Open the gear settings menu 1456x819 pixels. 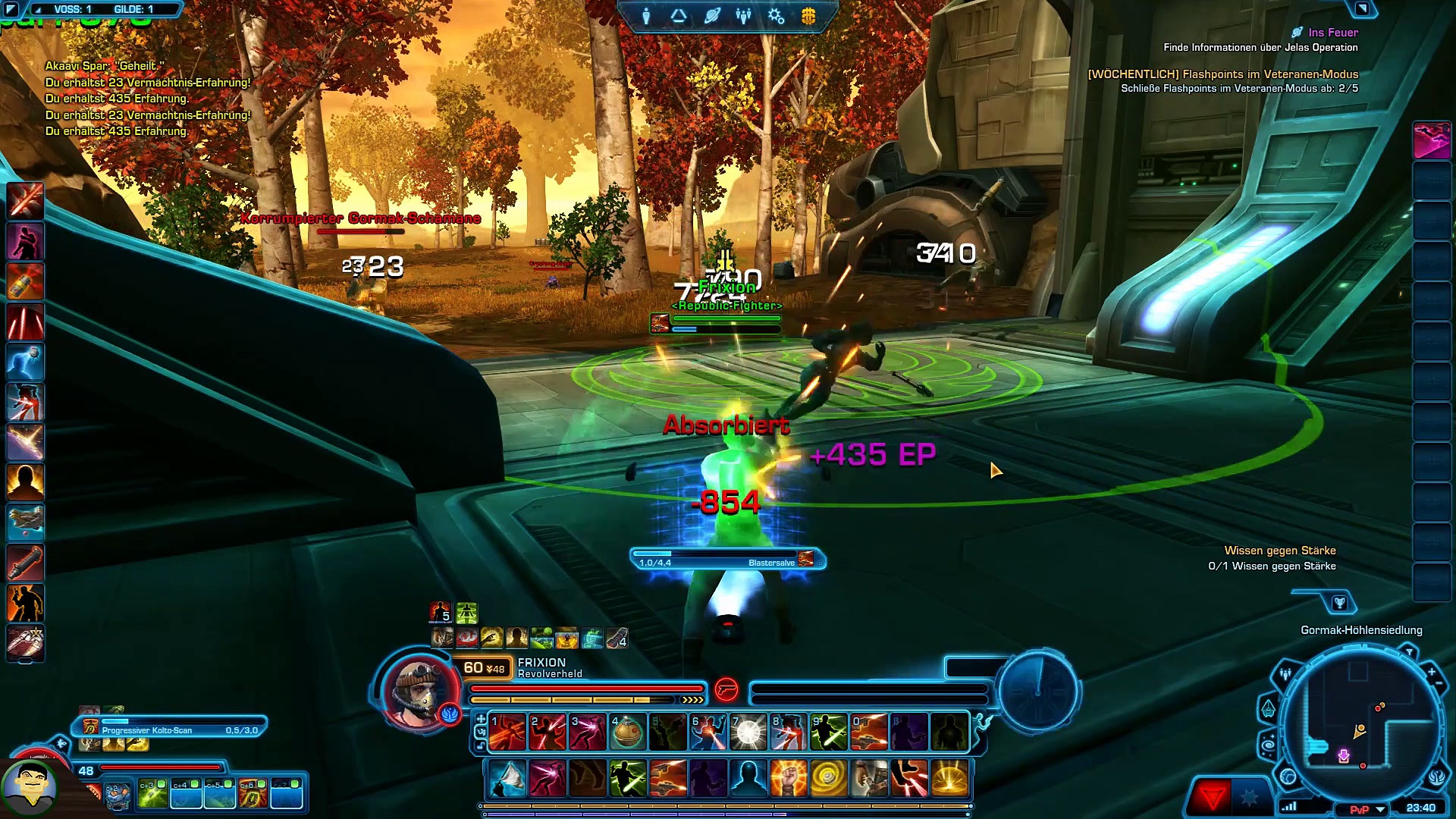[x=776, y=16]
